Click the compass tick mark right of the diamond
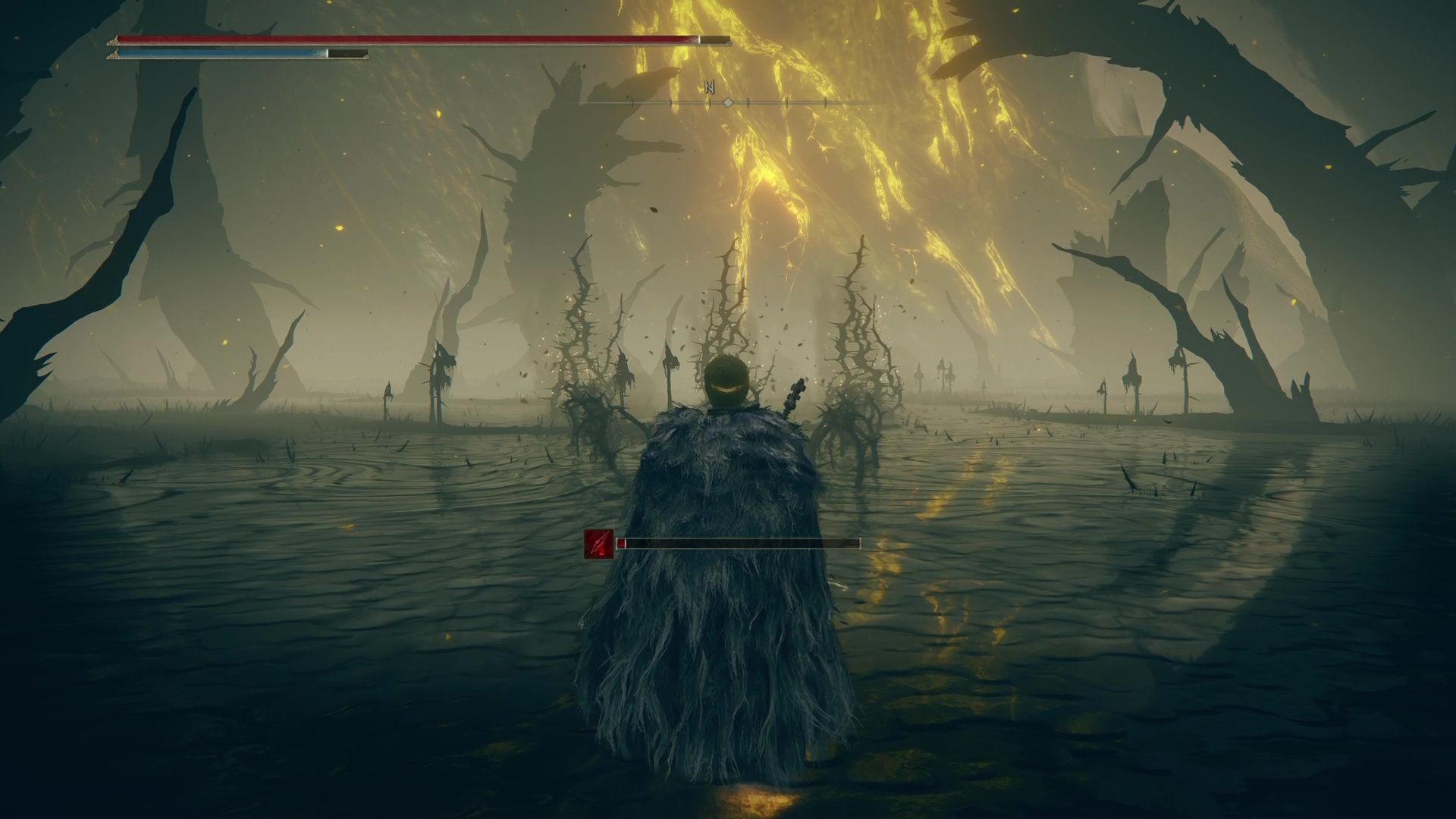1456x819 pixels. pos(748,103)
